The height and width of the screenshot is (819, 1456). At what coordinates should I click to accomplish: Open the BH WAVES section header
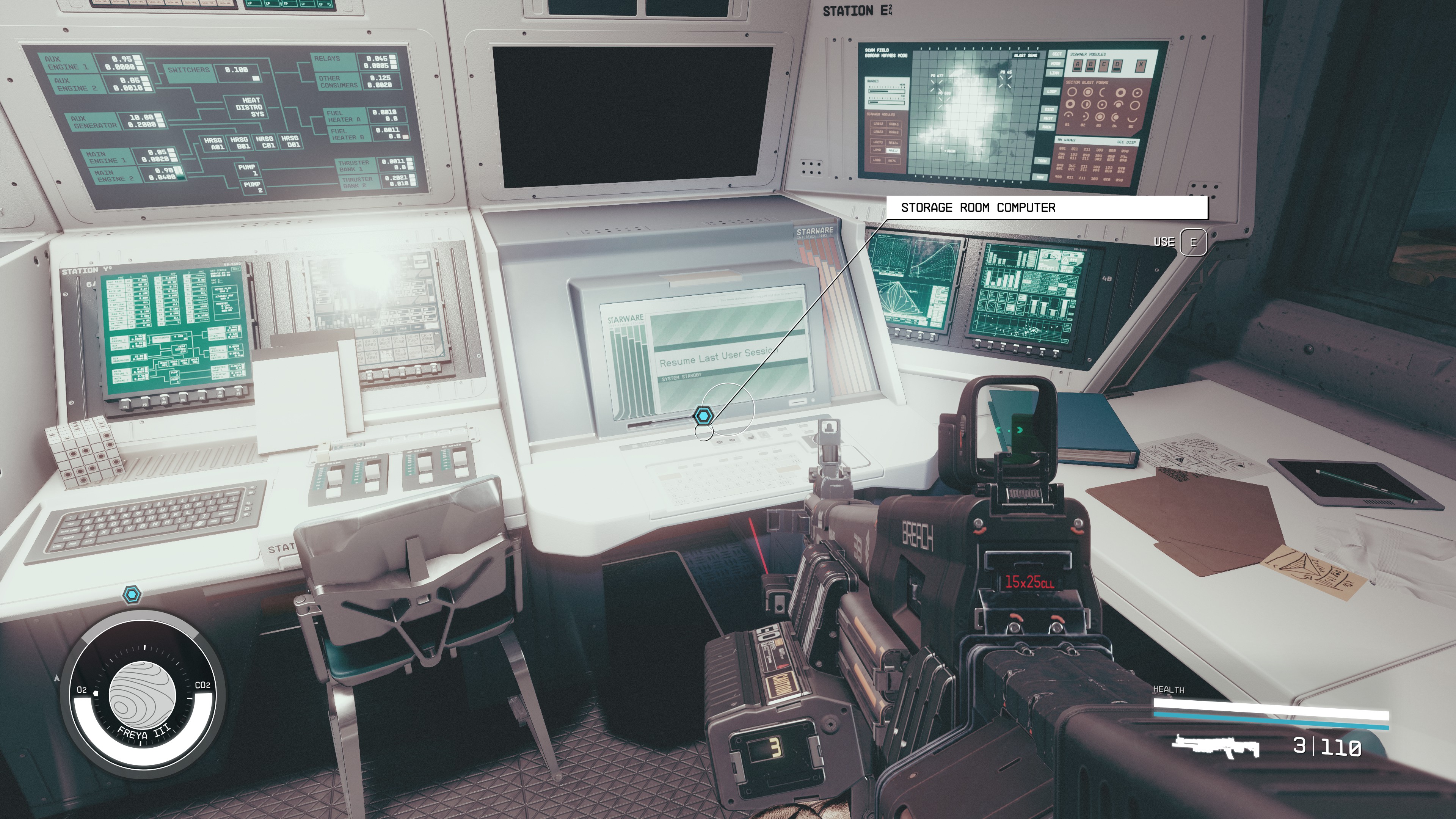point(1067,140)
